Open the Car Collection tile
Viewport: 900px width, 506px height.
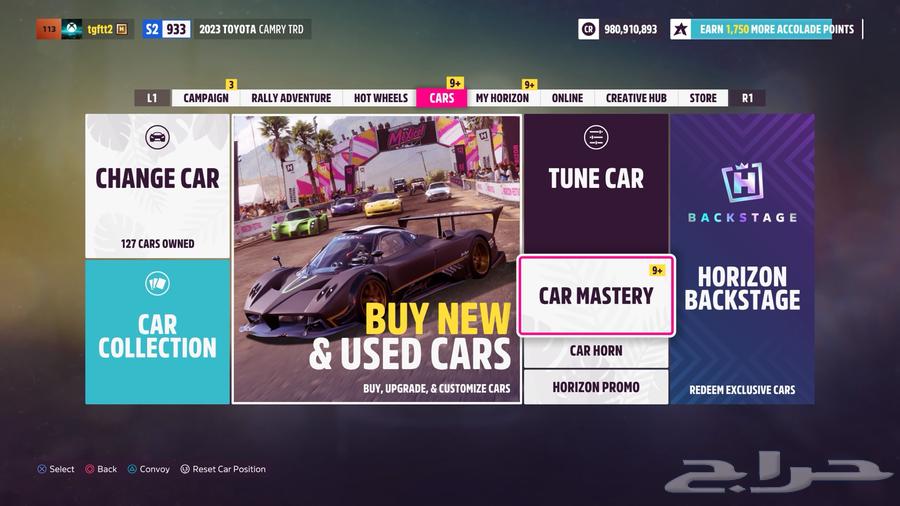(x=157, y=332)
